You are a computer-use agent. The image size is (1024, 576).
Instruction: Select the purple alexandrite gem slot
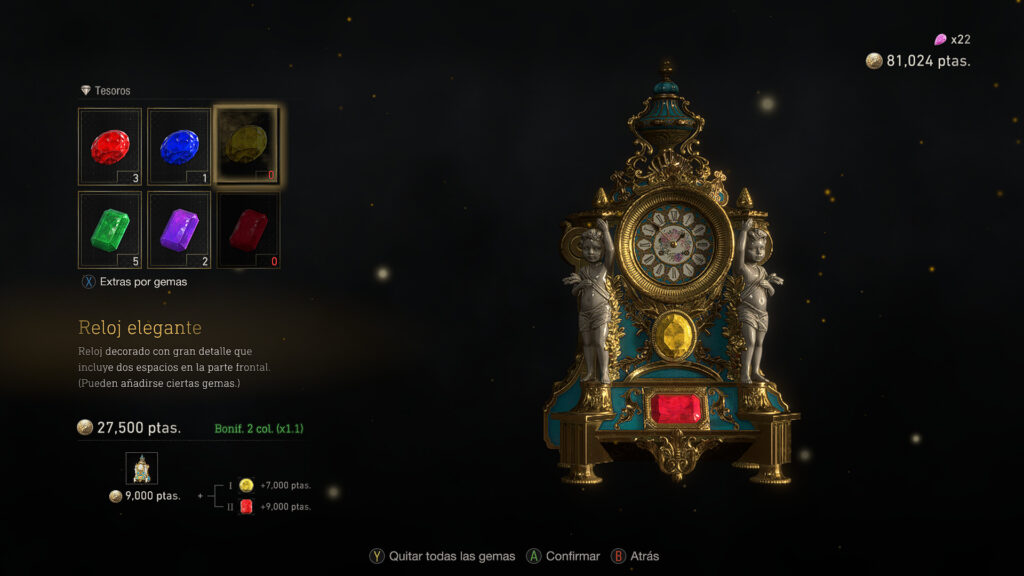[179, 230]
